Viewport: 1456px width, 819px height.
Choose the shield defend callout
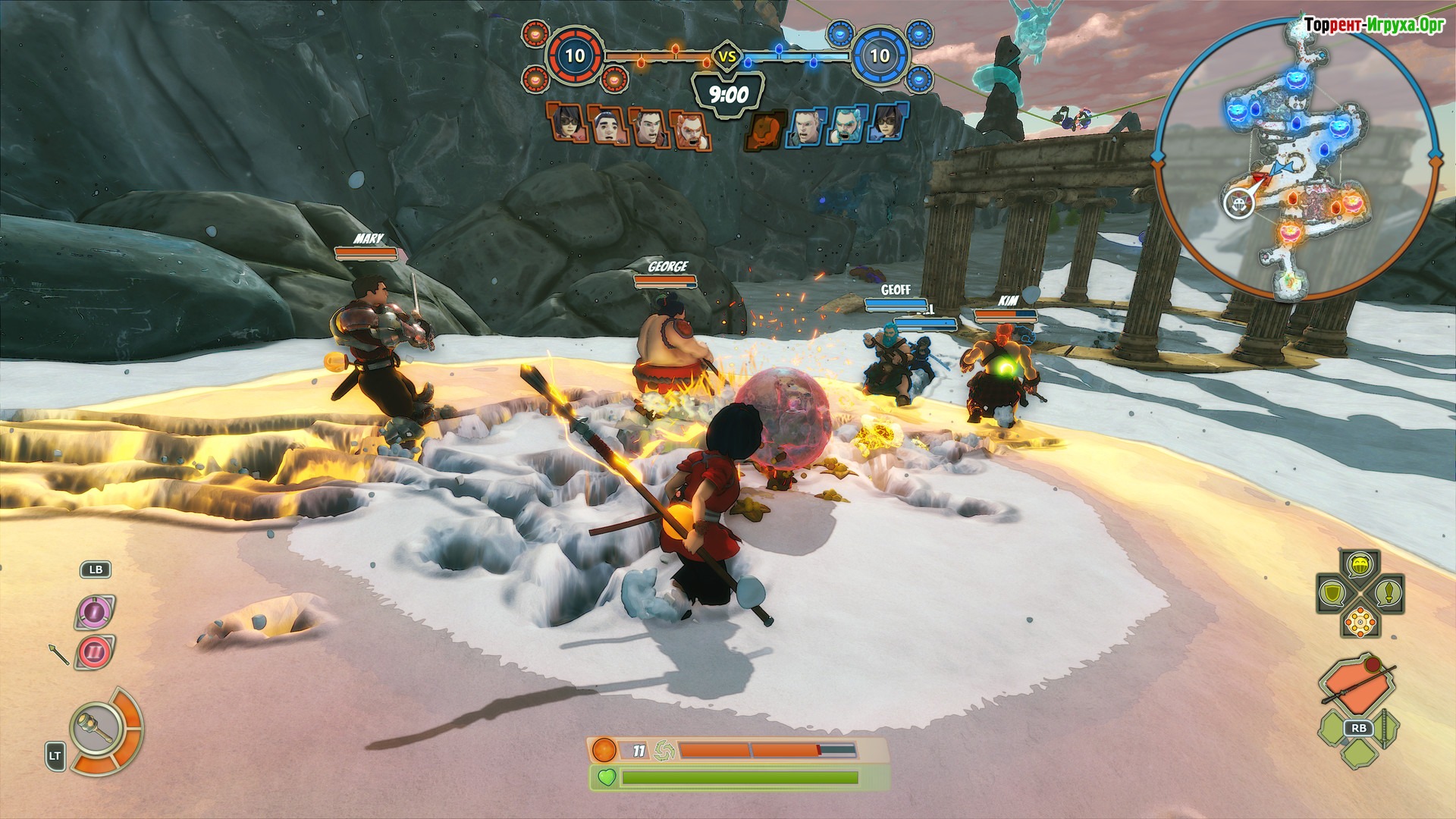1332,592
